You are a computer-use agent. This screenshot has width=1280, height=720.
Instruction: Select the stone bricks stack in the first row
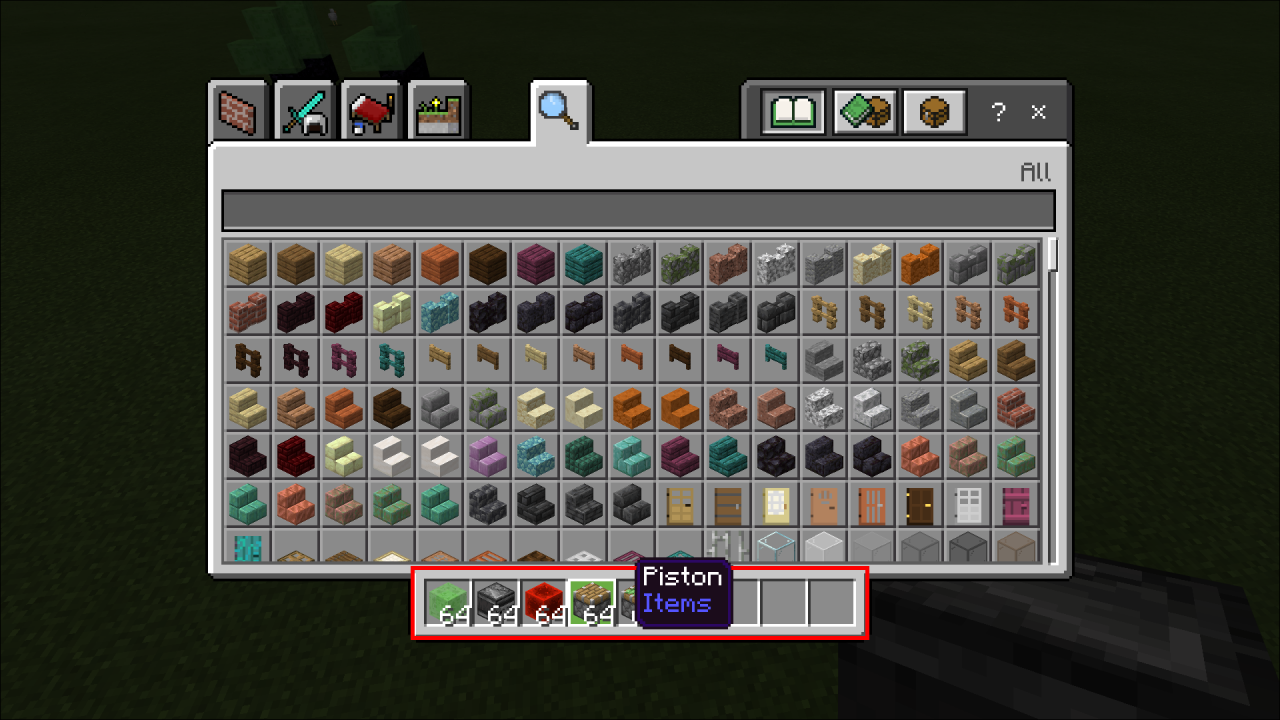(967, 263)
